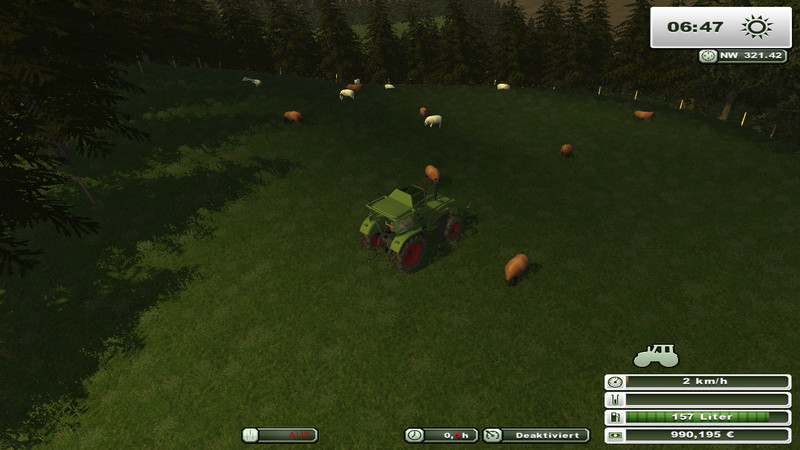This screenshot has width=800, height=450.
Task: Click the compass icon beside NW heading
Action: coord(708,56)
